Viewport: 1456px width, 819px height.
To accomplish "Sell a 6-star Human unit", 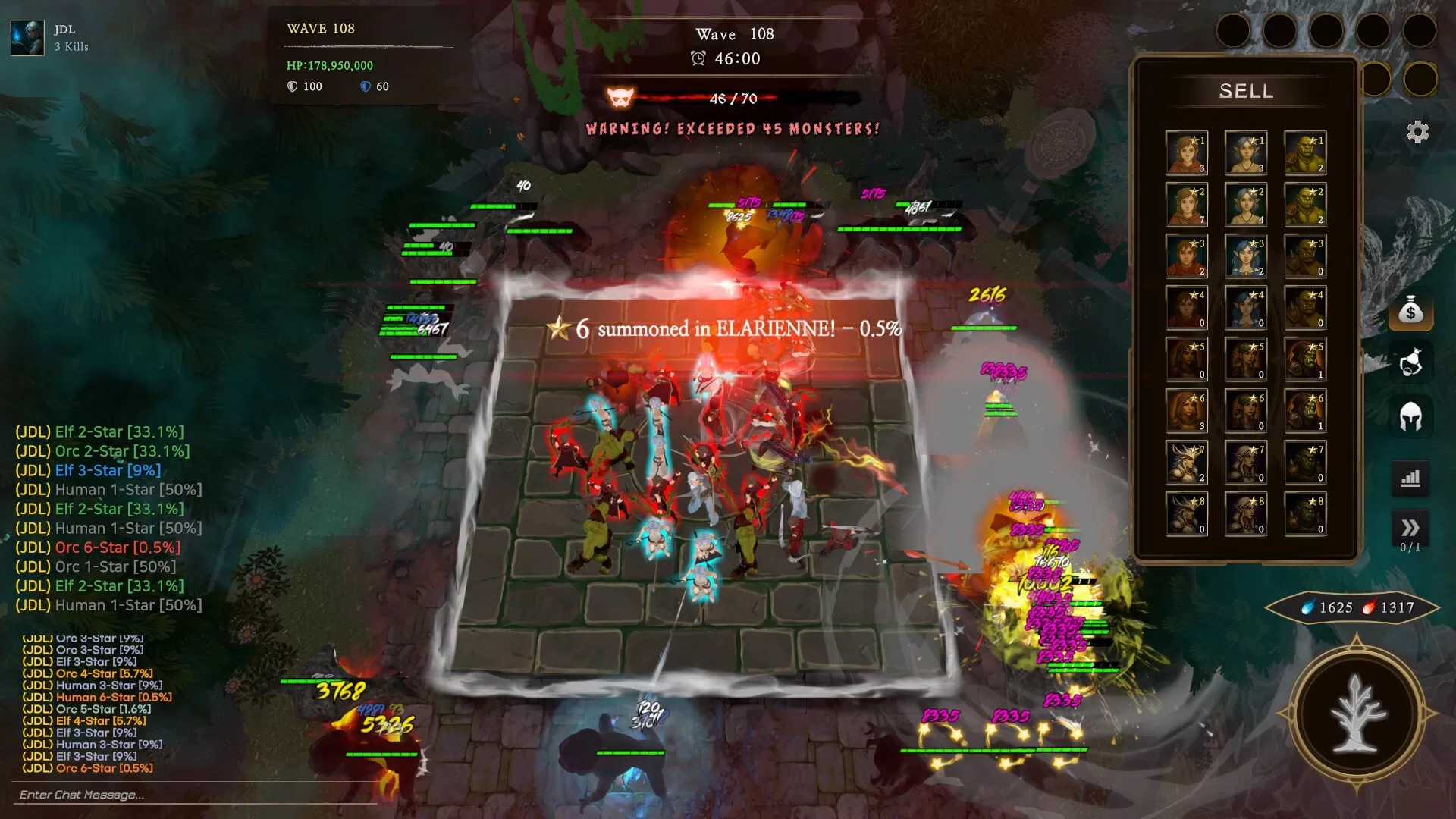I will 1187,410.
